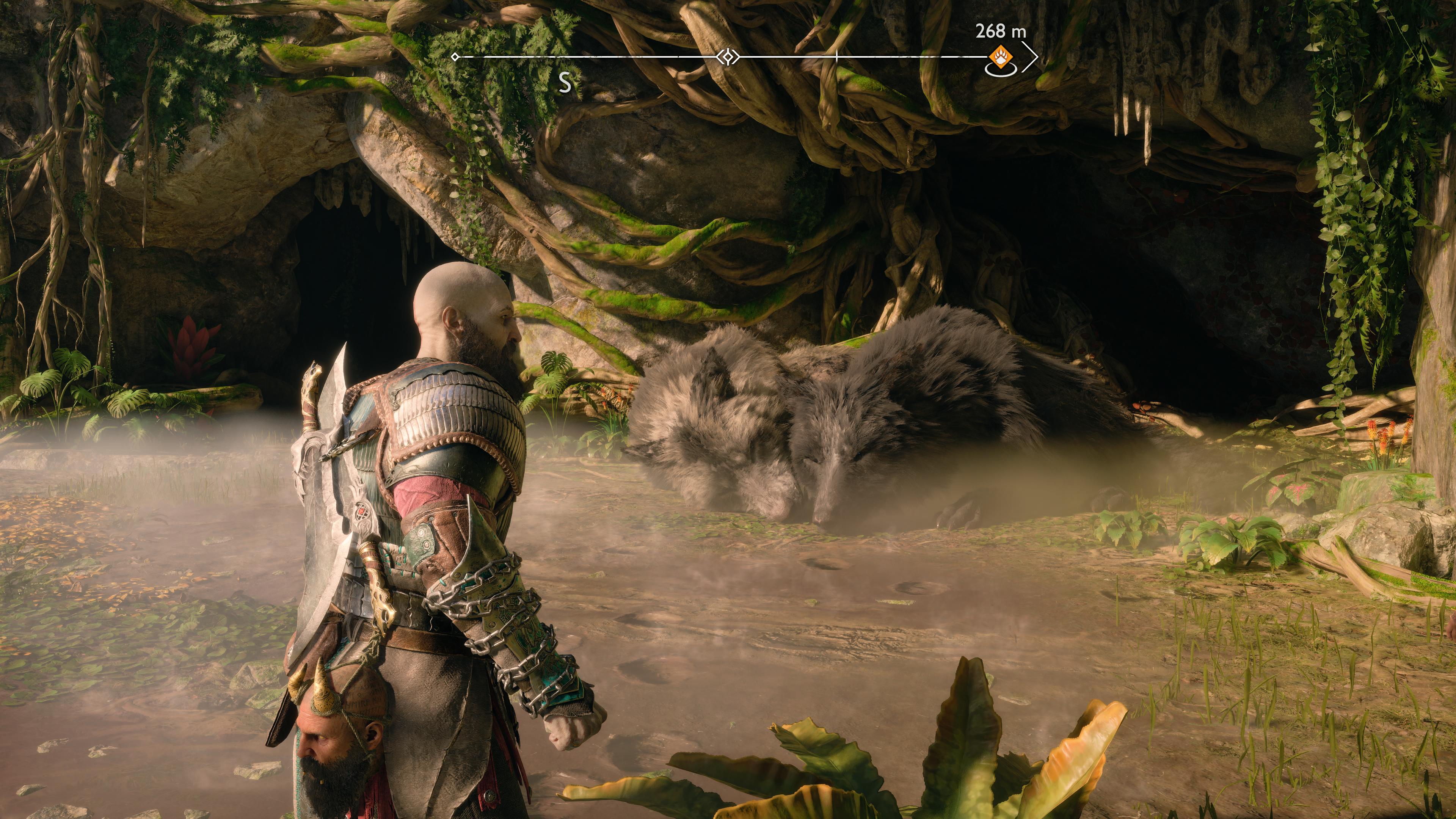Click the South label on the compass
The width and height of the screenshot is (1456, 819).
coord(565,84)
